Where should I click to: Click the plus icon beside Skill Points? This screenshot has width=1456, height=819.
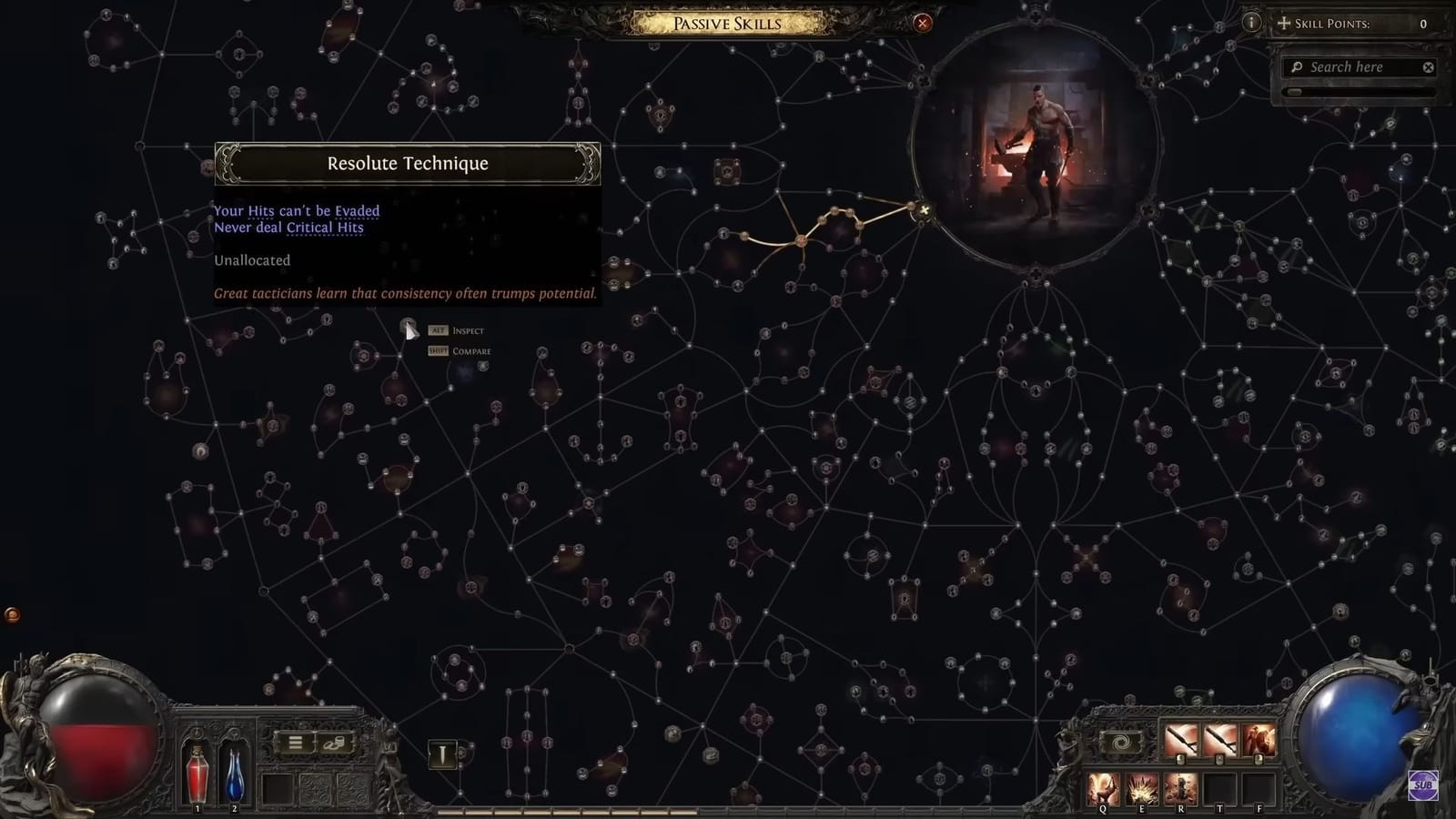coord(1283,25)
